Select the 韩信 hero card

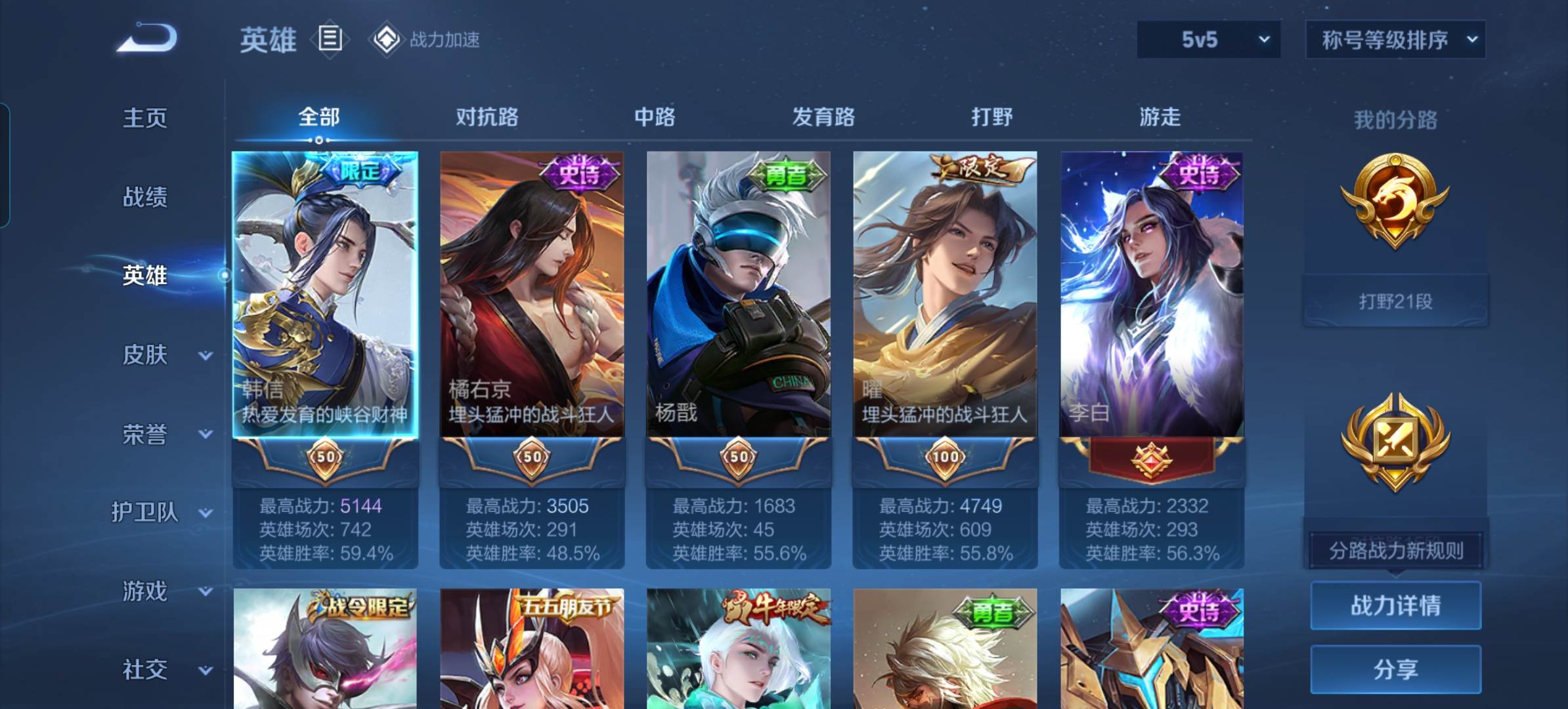point(325,295)
